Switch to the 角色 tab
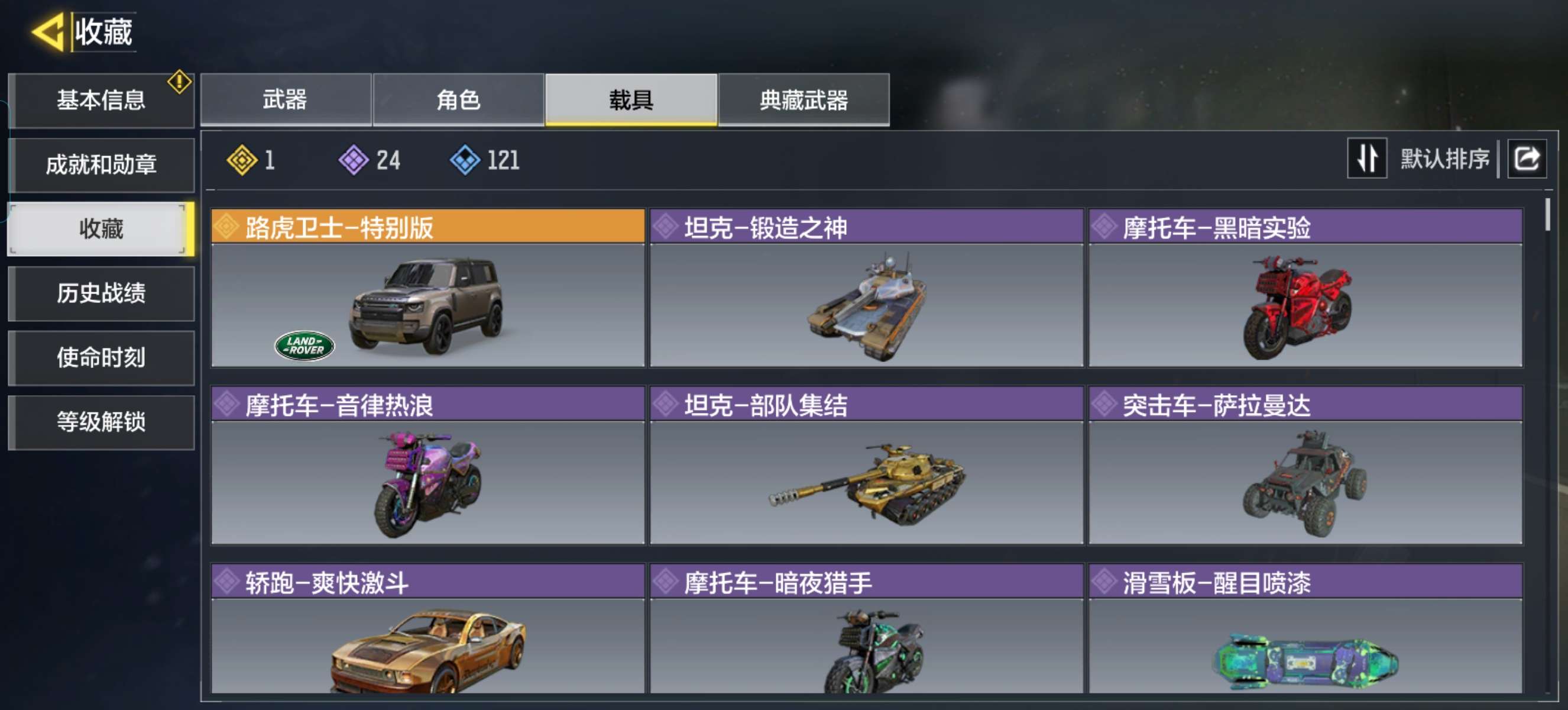This screenshot has height=710, width=1568. point(458,100)
